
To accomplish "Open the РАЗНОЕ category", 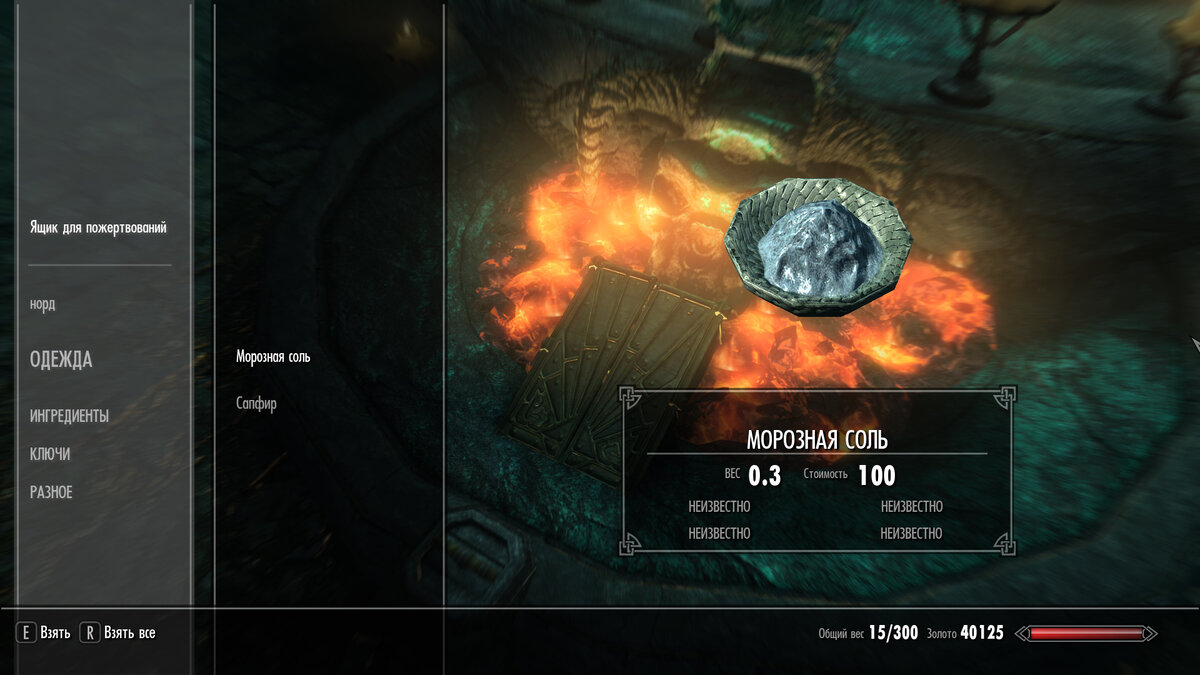I will [x=51, y=492].
